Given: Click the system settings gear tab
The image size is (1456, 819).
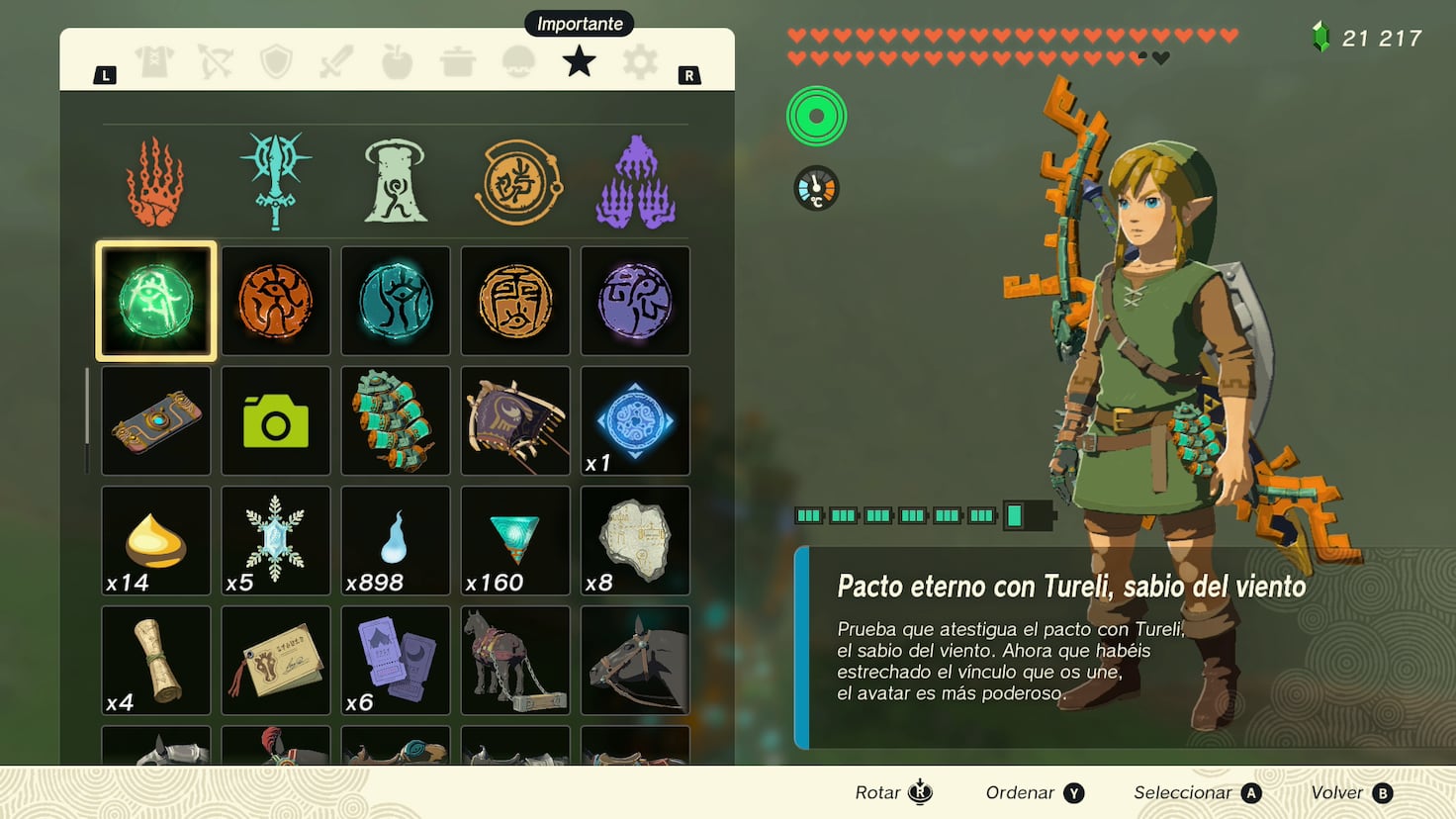Looking at the screenshot, I should coord(639,61).
